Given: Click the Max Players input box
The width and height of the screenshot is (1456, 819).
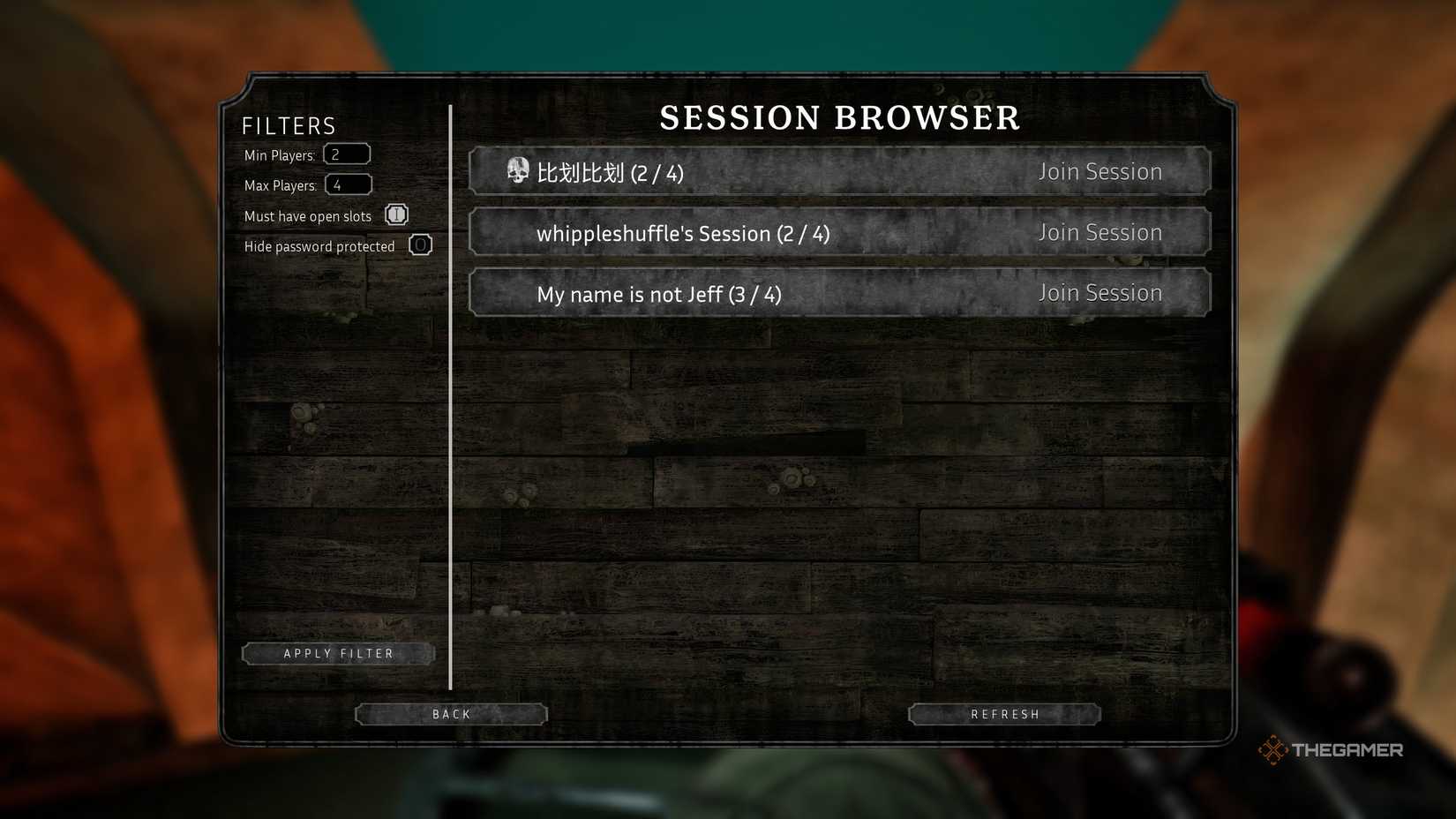Looking at the screenshot, I should click(x=349, y=184).
